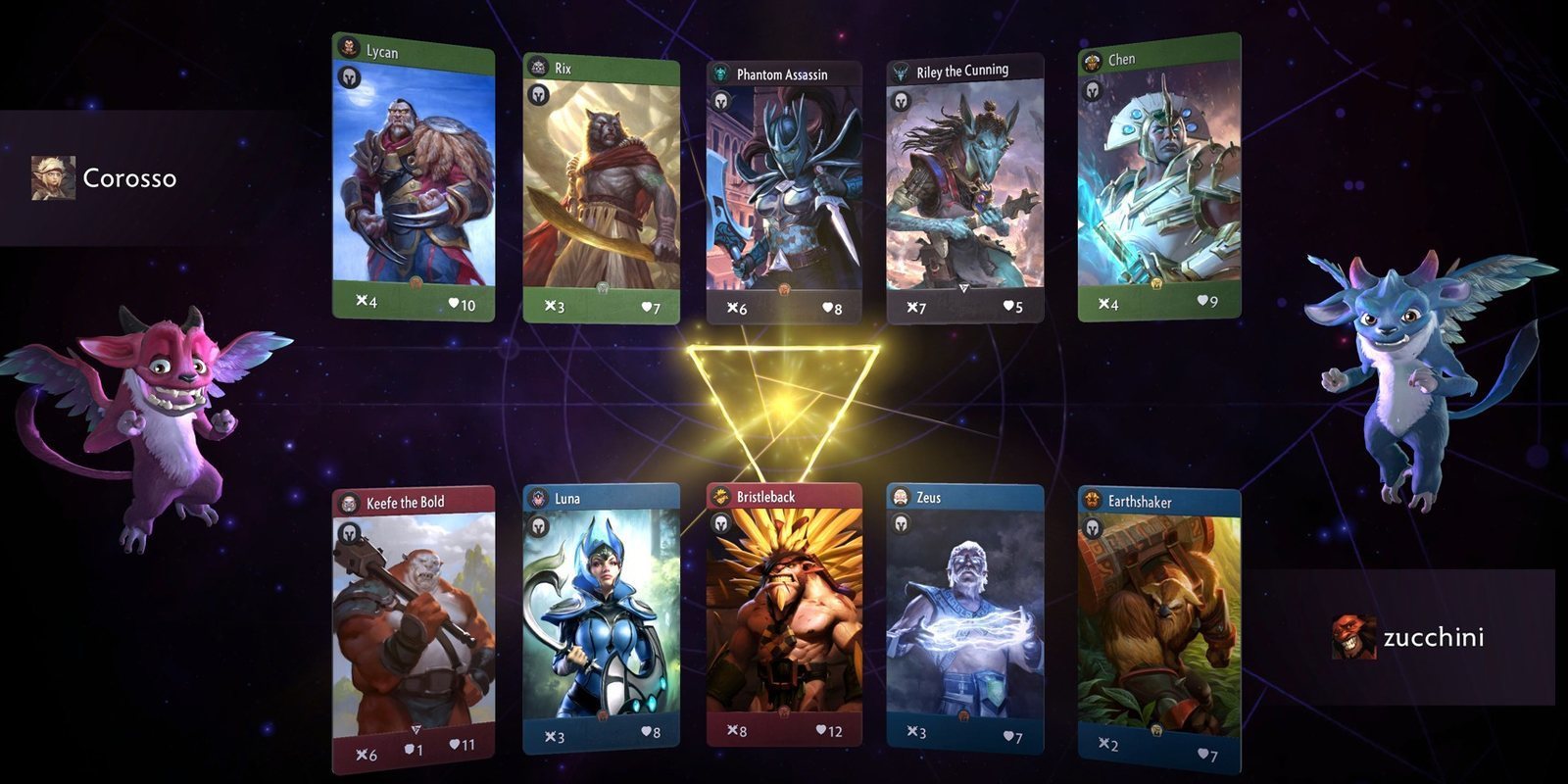The image size is (1568, 784).
Task: Click Chen's golden hero crest icon
Action: point(1090,59)
